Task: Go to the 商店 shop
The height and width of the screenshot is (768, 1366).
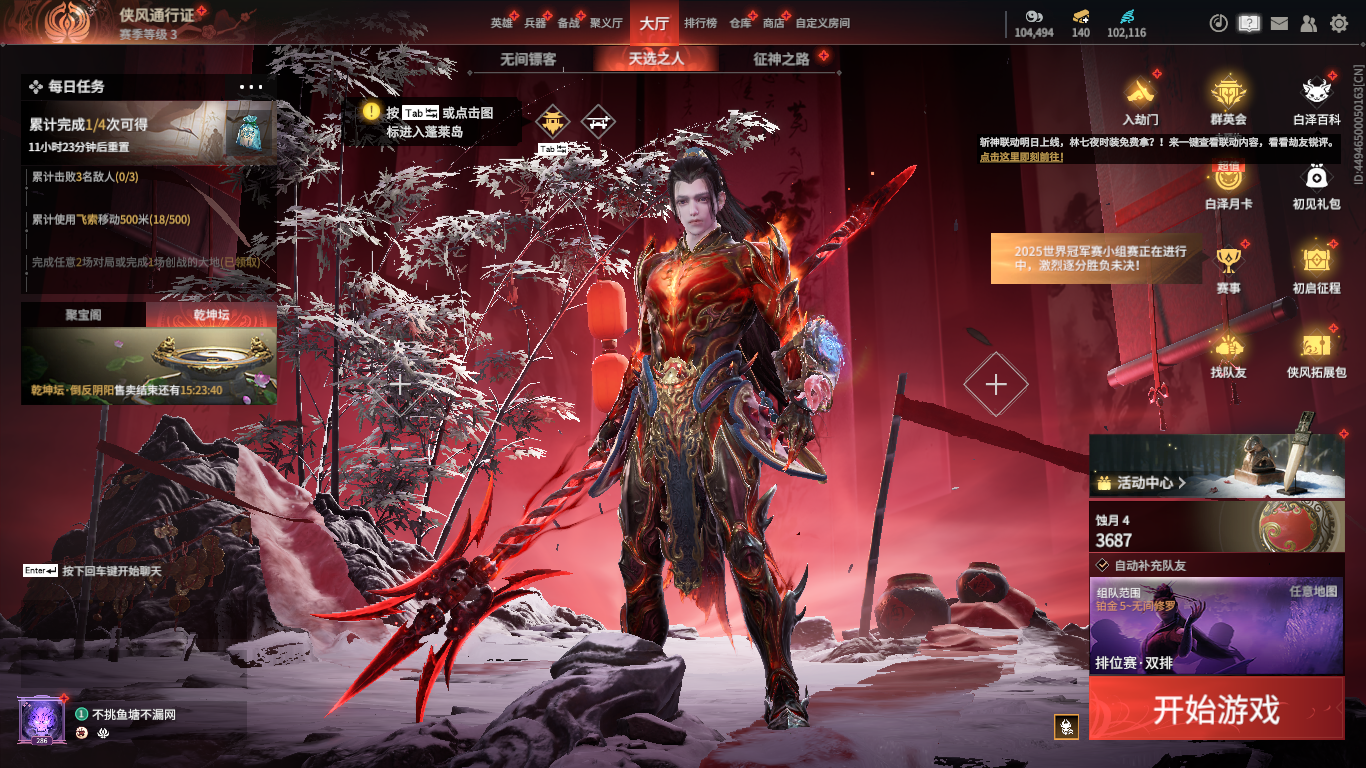Action: tap(773, 23)
